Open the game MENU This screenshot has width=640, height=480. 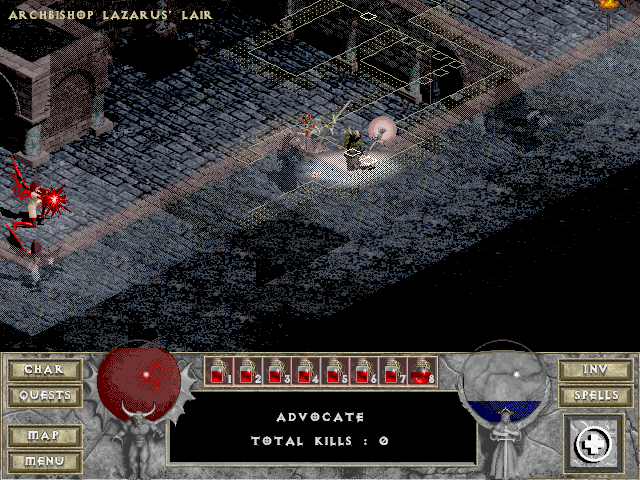(44, 461)
